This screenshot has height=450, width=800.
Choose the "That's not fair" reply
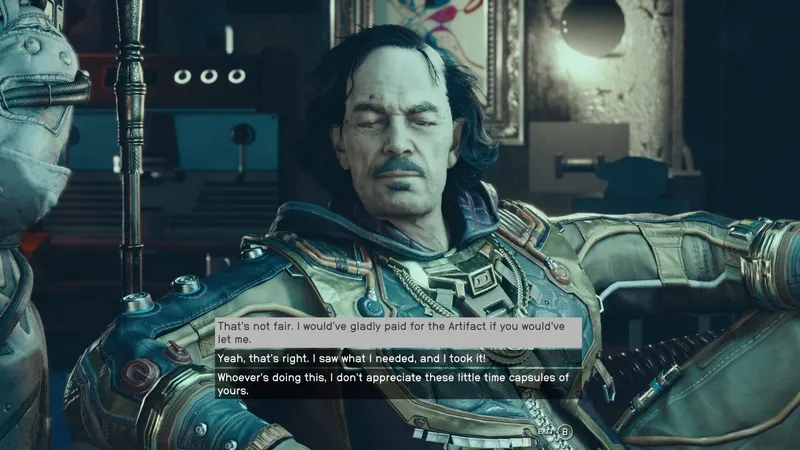[398, 333]
